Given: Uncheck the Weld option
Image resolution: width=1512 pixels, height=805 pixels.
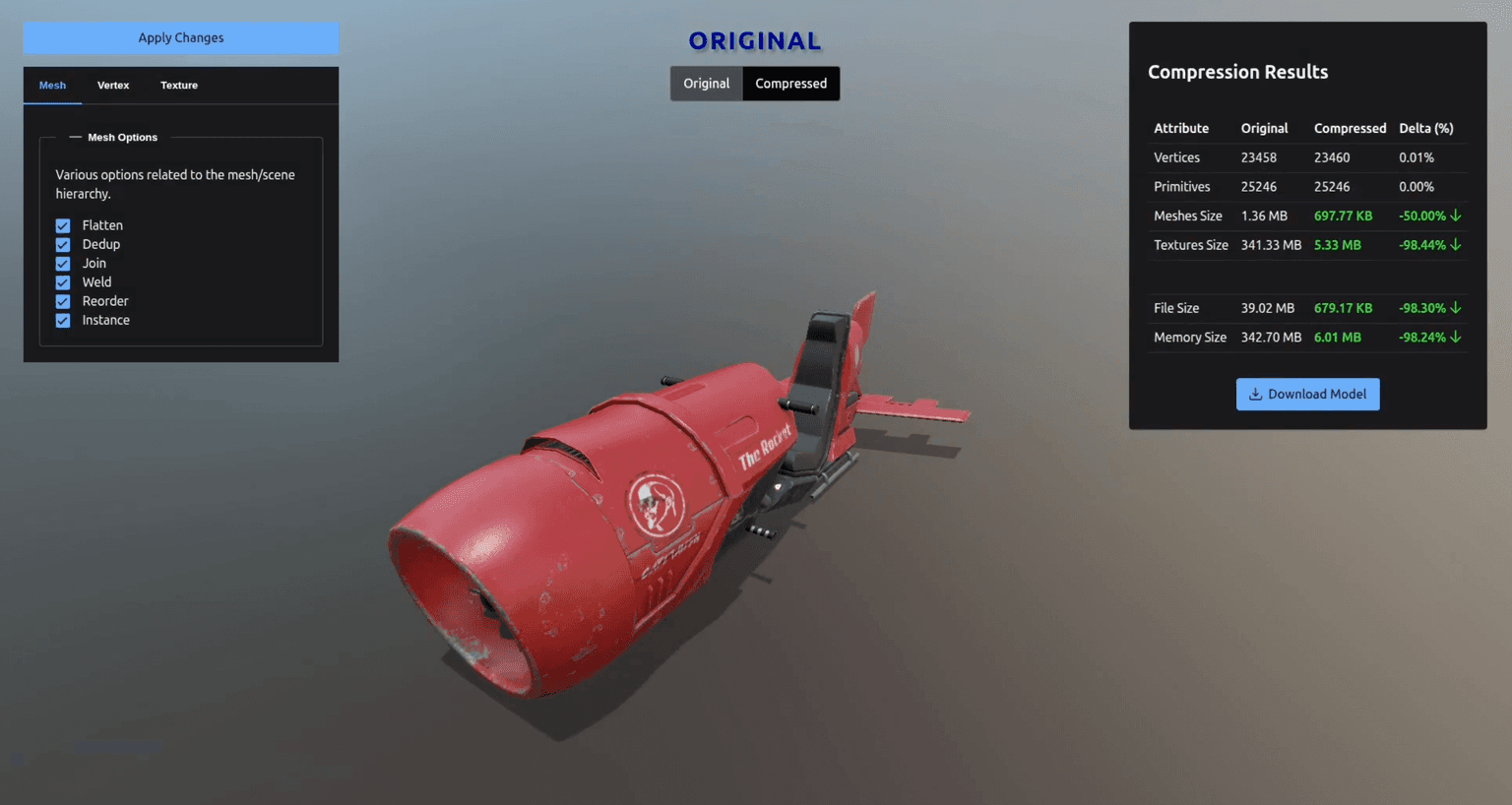Looking at the screenshot, I should (x=63, y=281).
